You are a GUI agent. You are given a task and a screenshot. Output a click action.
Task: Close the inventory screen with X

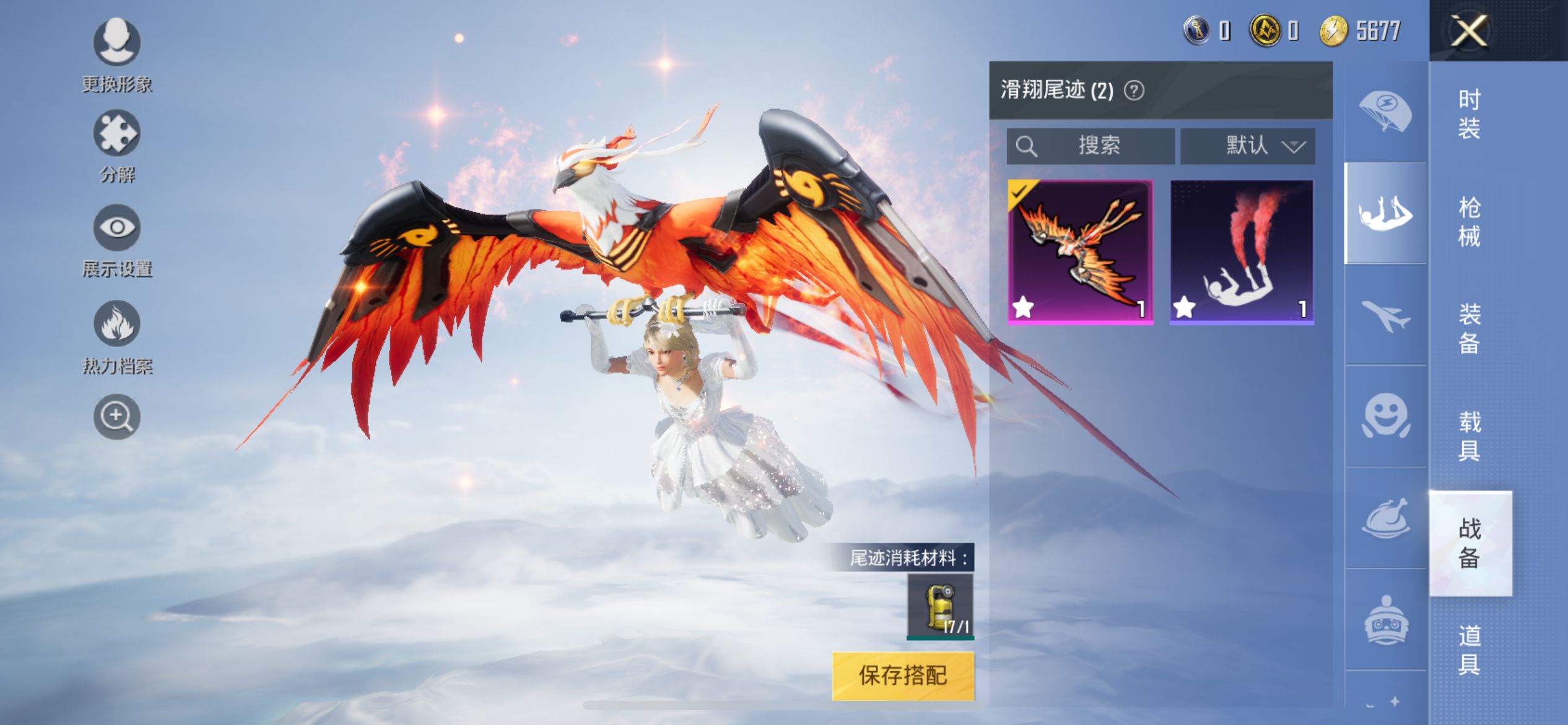point(1469,30)
